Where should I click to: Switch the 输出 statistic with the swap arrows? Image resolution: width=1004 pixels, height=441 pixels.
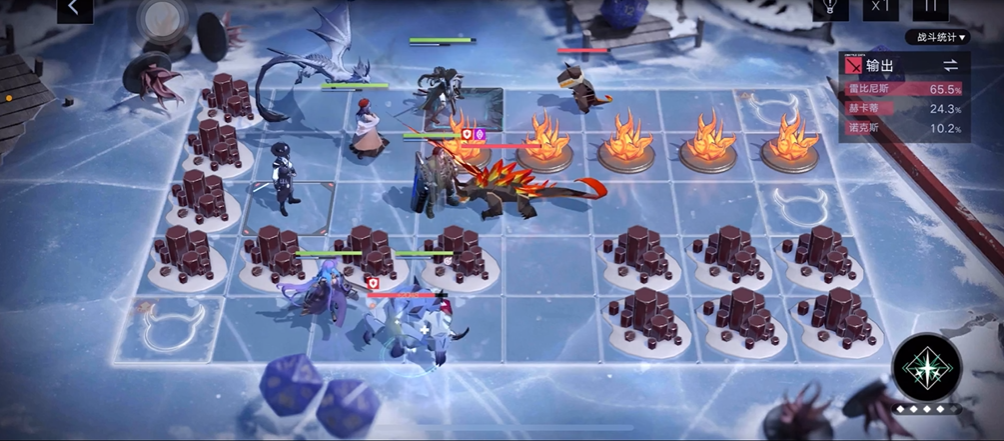click(949, 65)
